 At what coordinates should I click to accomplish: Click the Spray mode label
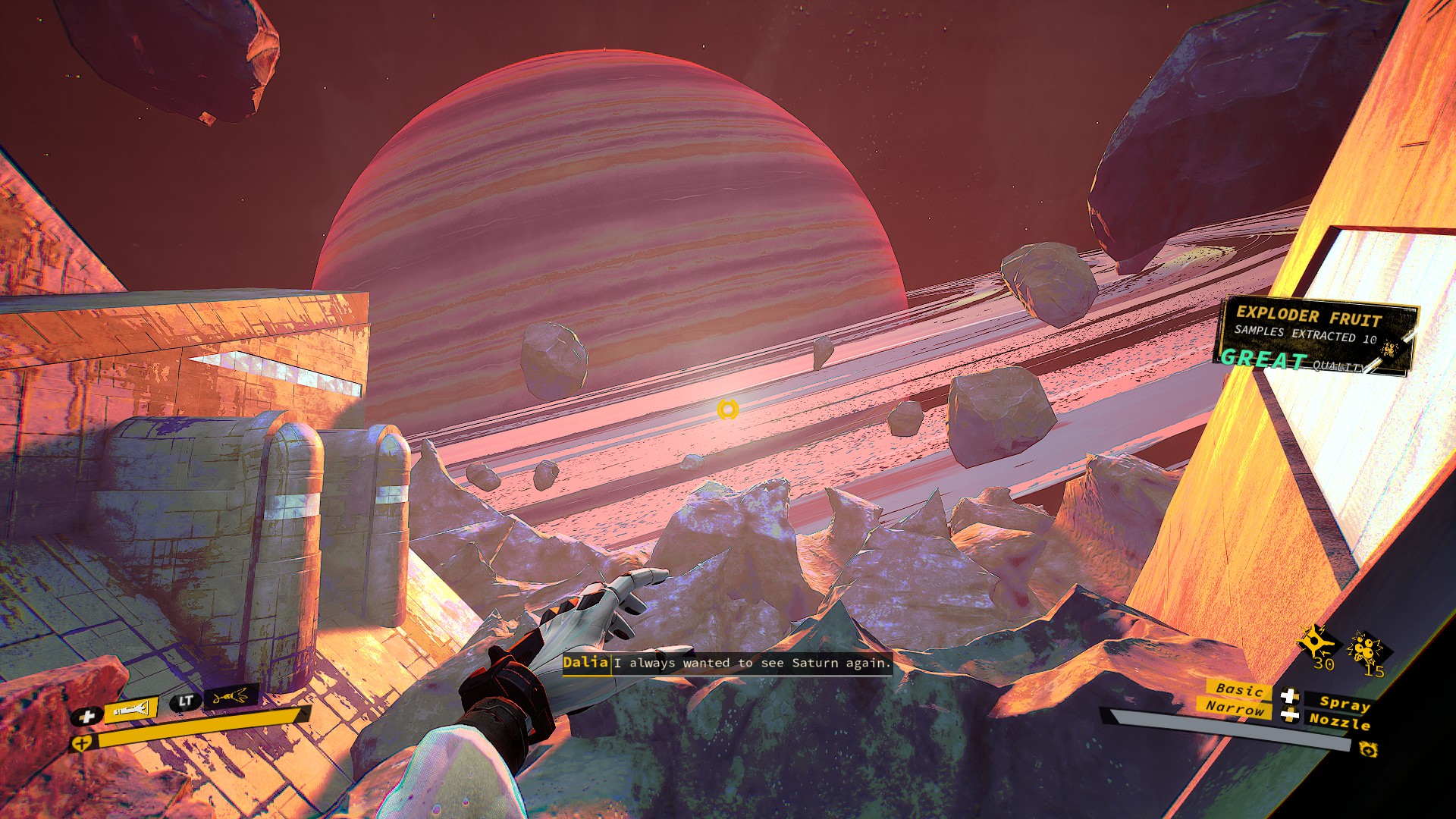(x=1344, y=703)
